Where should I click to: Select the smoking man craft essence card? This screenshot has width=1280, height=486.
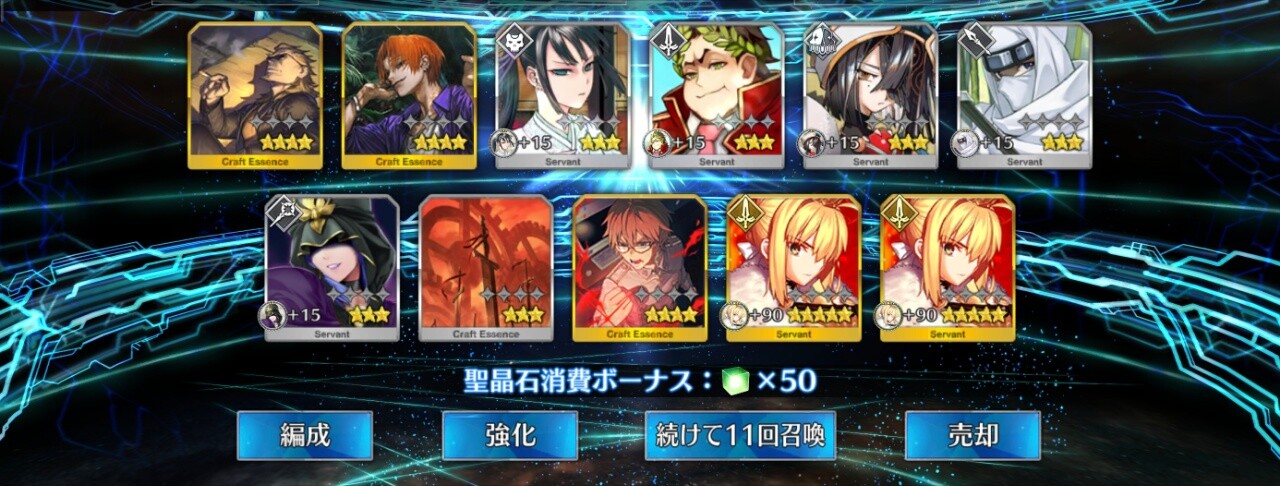click(x=255, y=95)
